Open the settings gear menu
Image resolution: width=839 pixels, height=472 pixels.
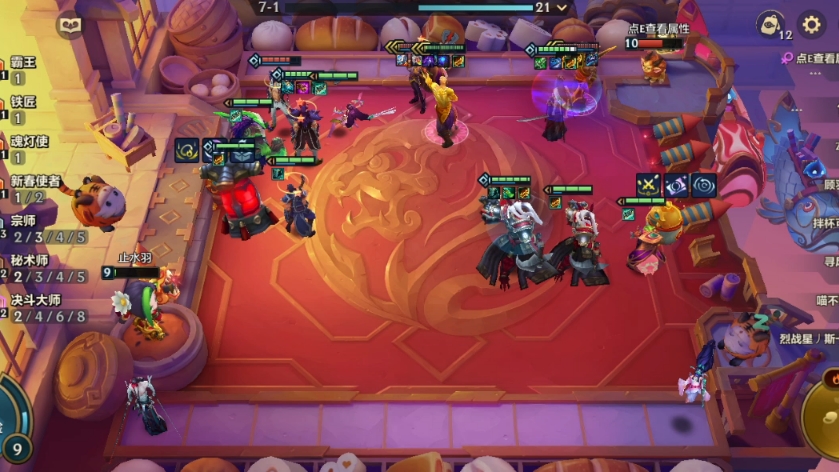point(812,24)
